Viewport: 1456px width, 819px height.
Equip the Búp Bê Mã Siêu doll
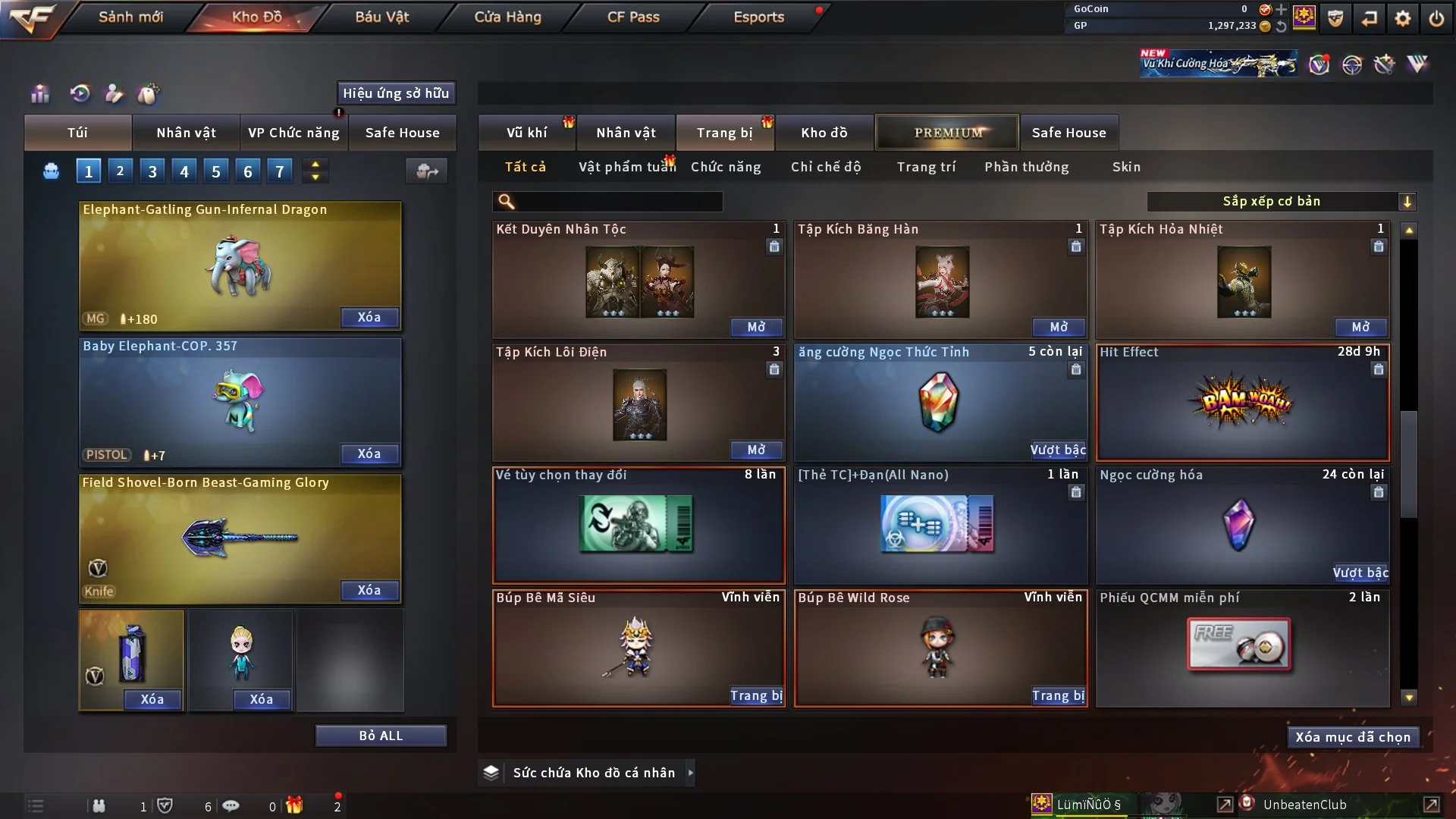coord(756,695)
